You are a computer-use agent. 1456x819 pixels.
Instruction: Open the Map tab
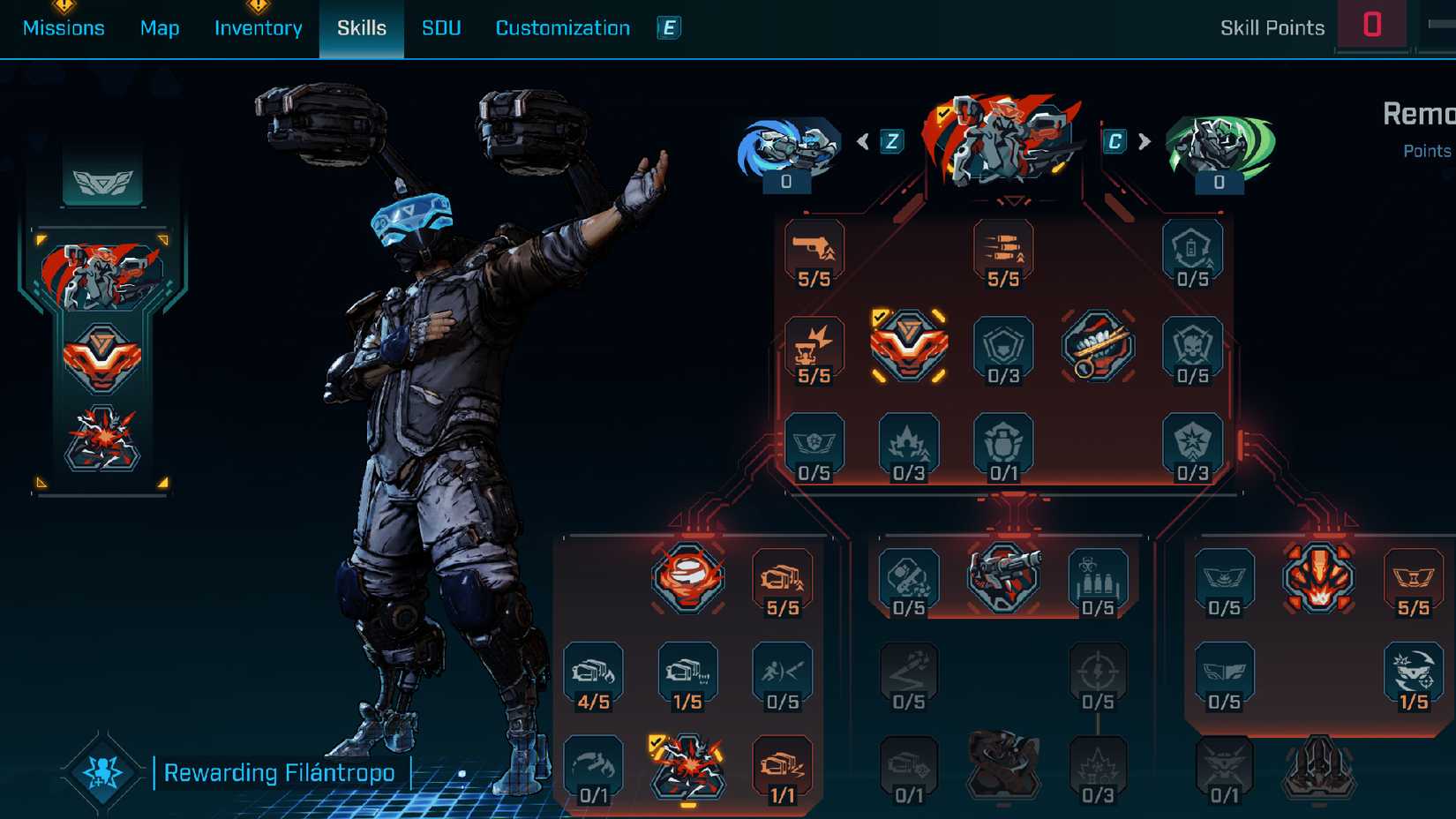pyautogui.click(x=160, y=27)
